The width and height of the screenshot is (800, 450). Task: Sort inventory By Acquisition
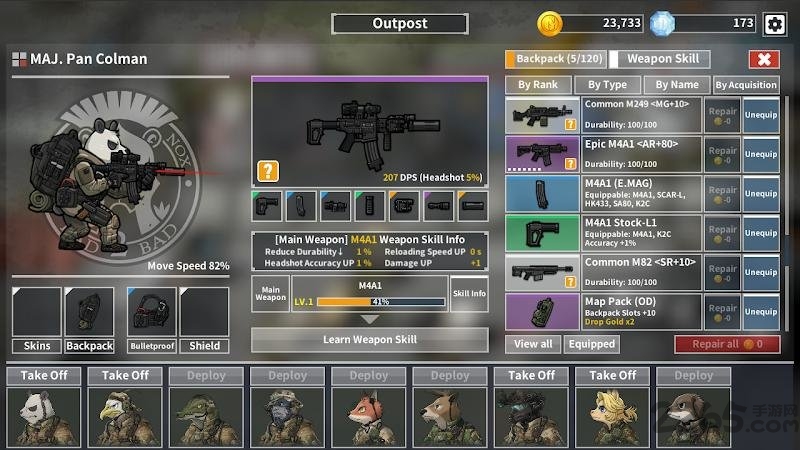click(x=746, y=85)
